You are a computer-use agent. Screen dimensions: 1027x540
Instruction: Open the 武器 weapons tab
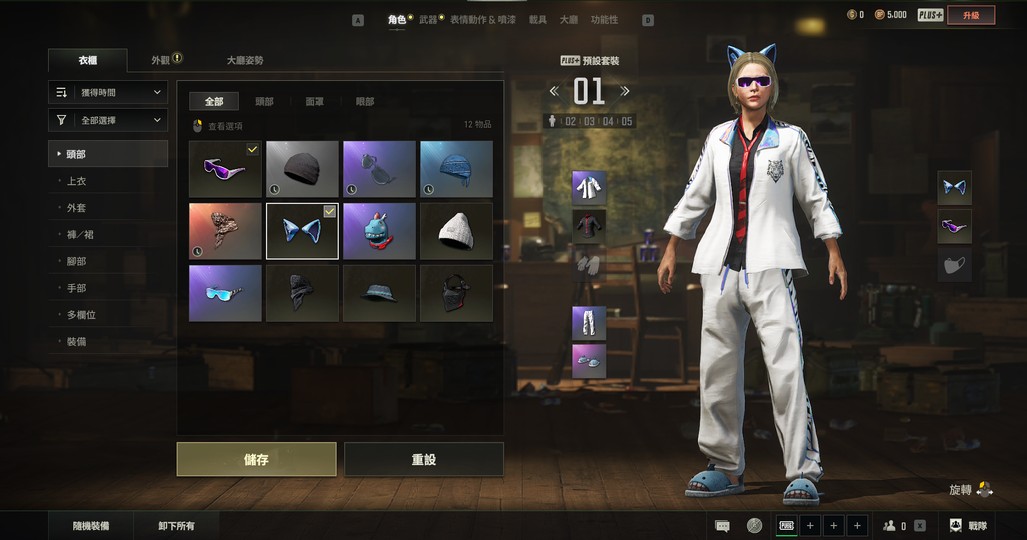(x=429, y=20)
